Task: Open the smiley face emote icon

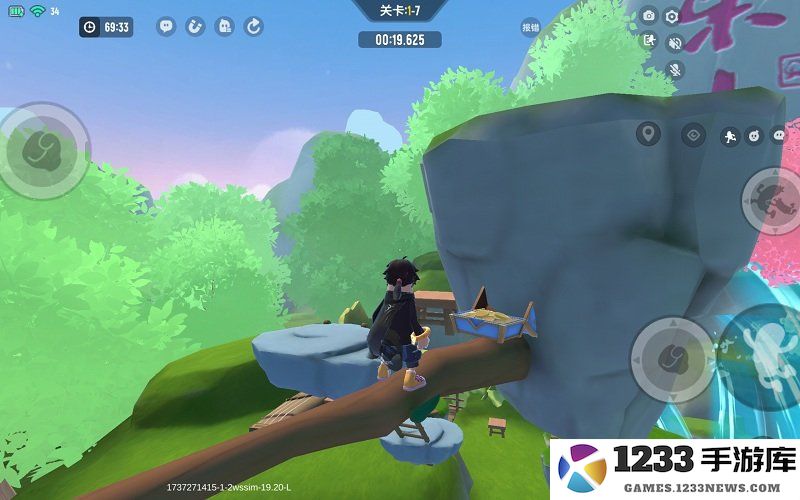Action: (x=755, y=135)
